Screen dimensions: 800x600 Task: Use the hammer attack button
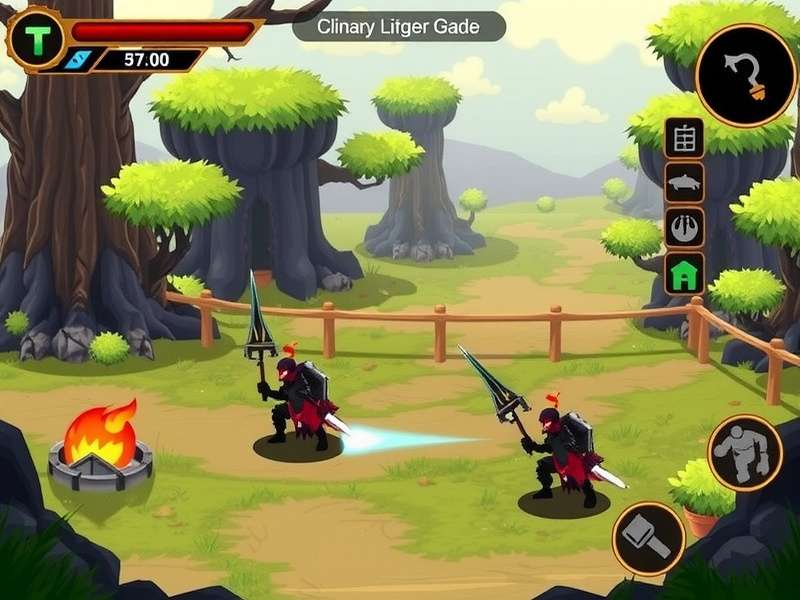(x=648, y=539)
